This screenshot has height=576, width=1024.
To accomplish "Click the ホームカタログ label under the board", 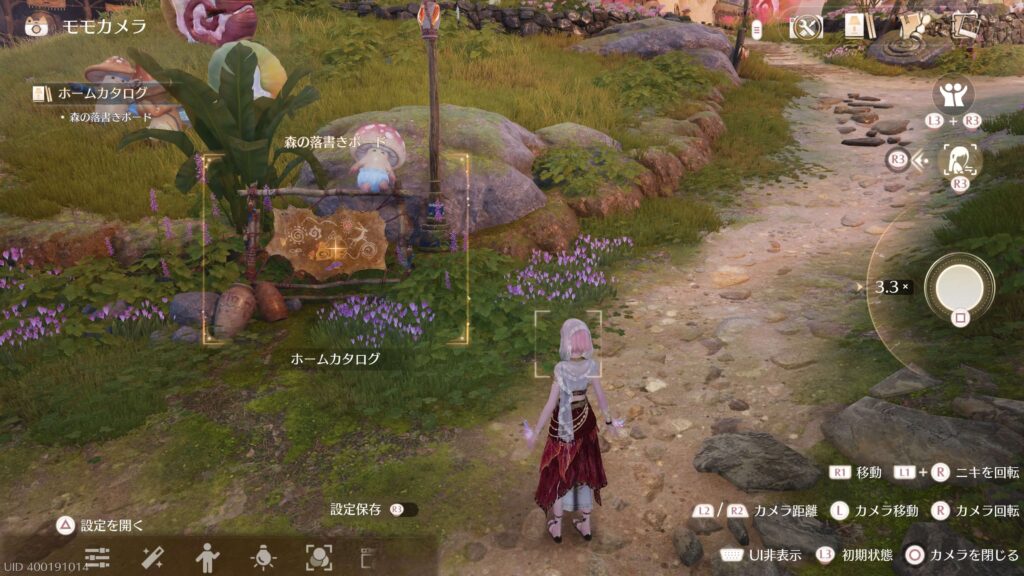I will click(x=335, y=358).
